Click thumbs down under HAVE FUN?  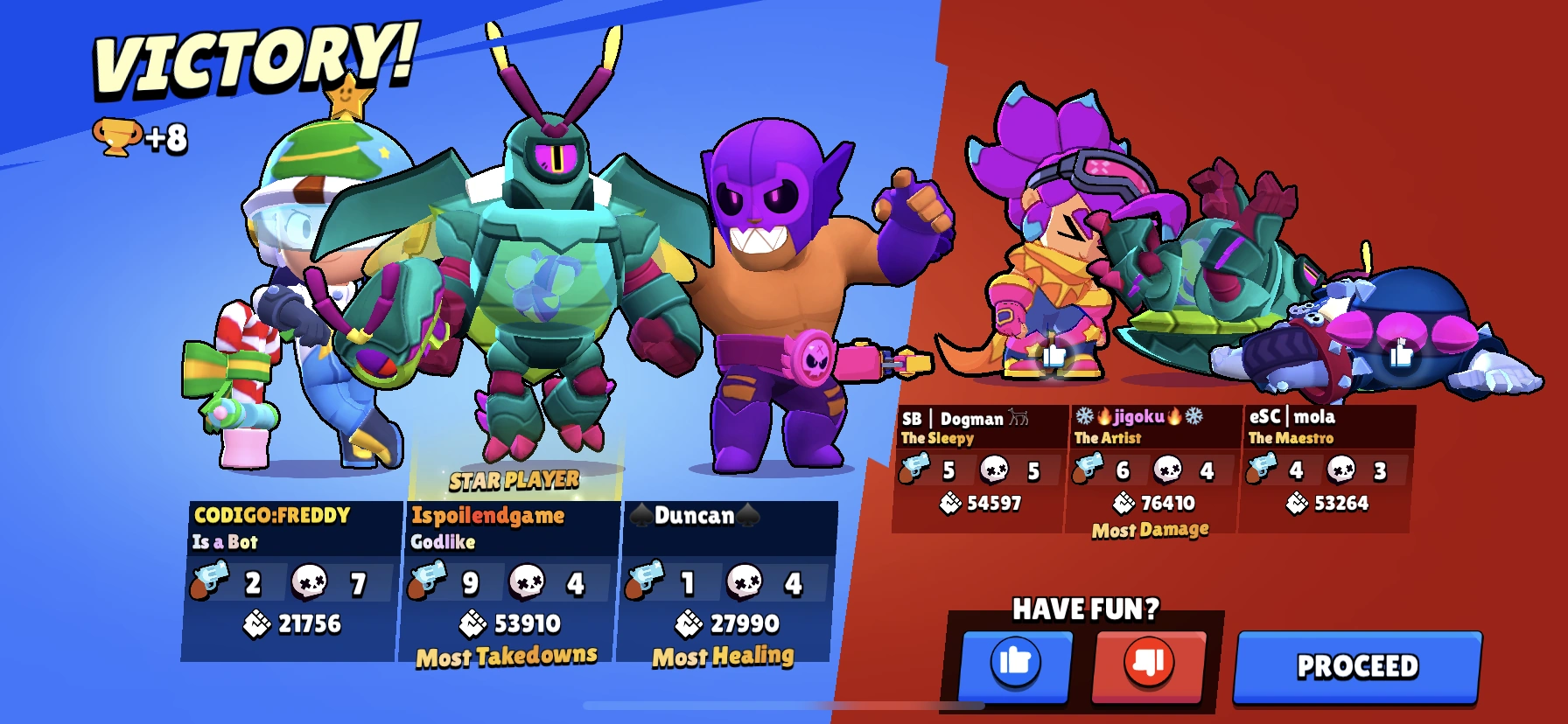(1148, 663)
